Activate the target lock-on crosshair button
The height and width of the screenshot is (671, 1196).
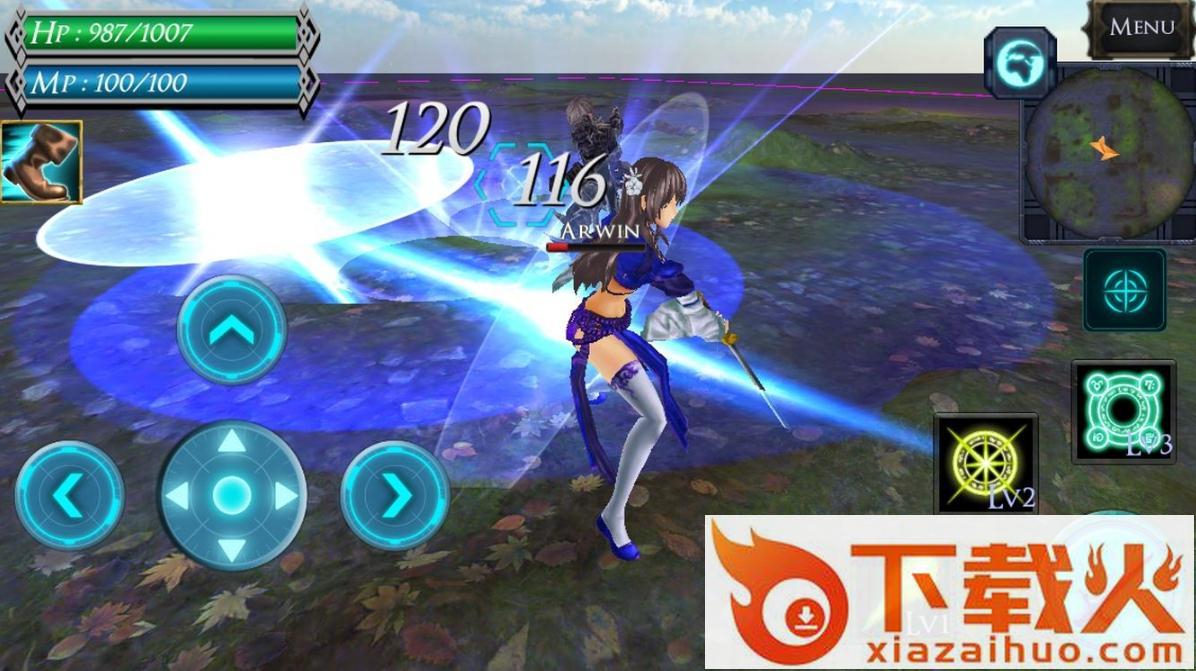pos(1124,290)
